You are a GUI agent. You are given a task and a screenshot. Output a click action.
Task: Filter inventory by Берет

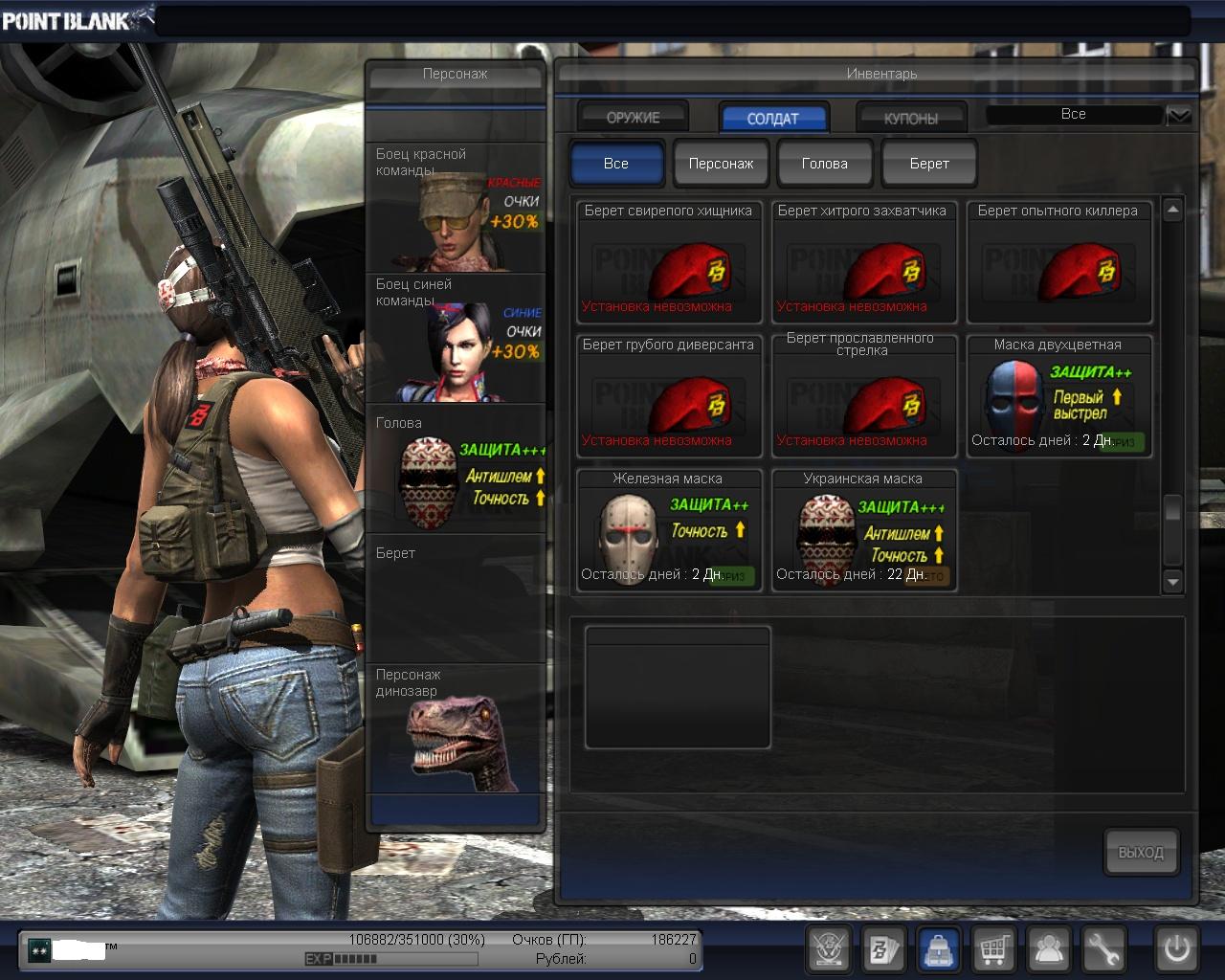pyautogui.click(x=929, y=164)
